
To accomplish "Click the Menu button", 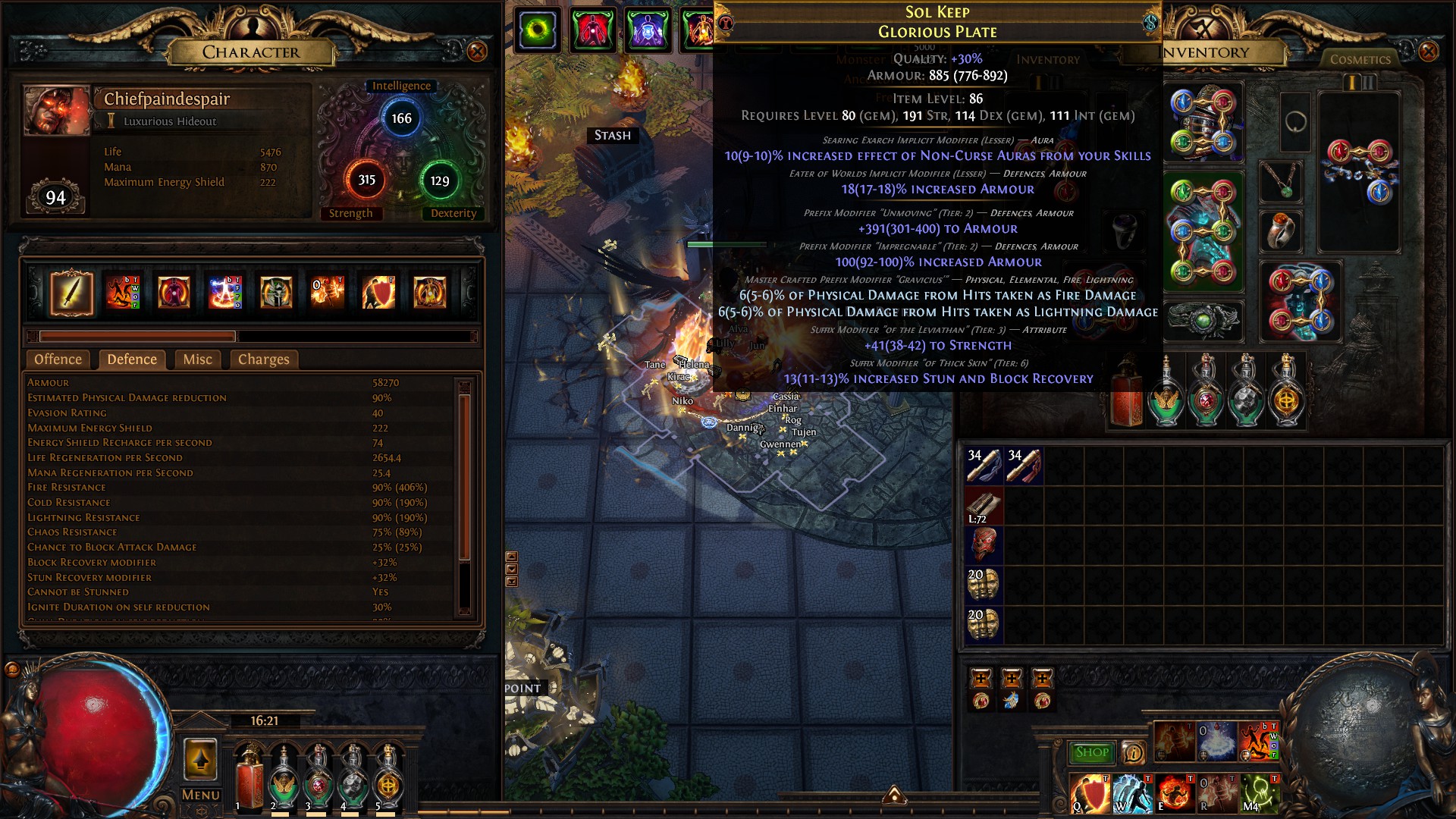I will [x=200, y=794].
